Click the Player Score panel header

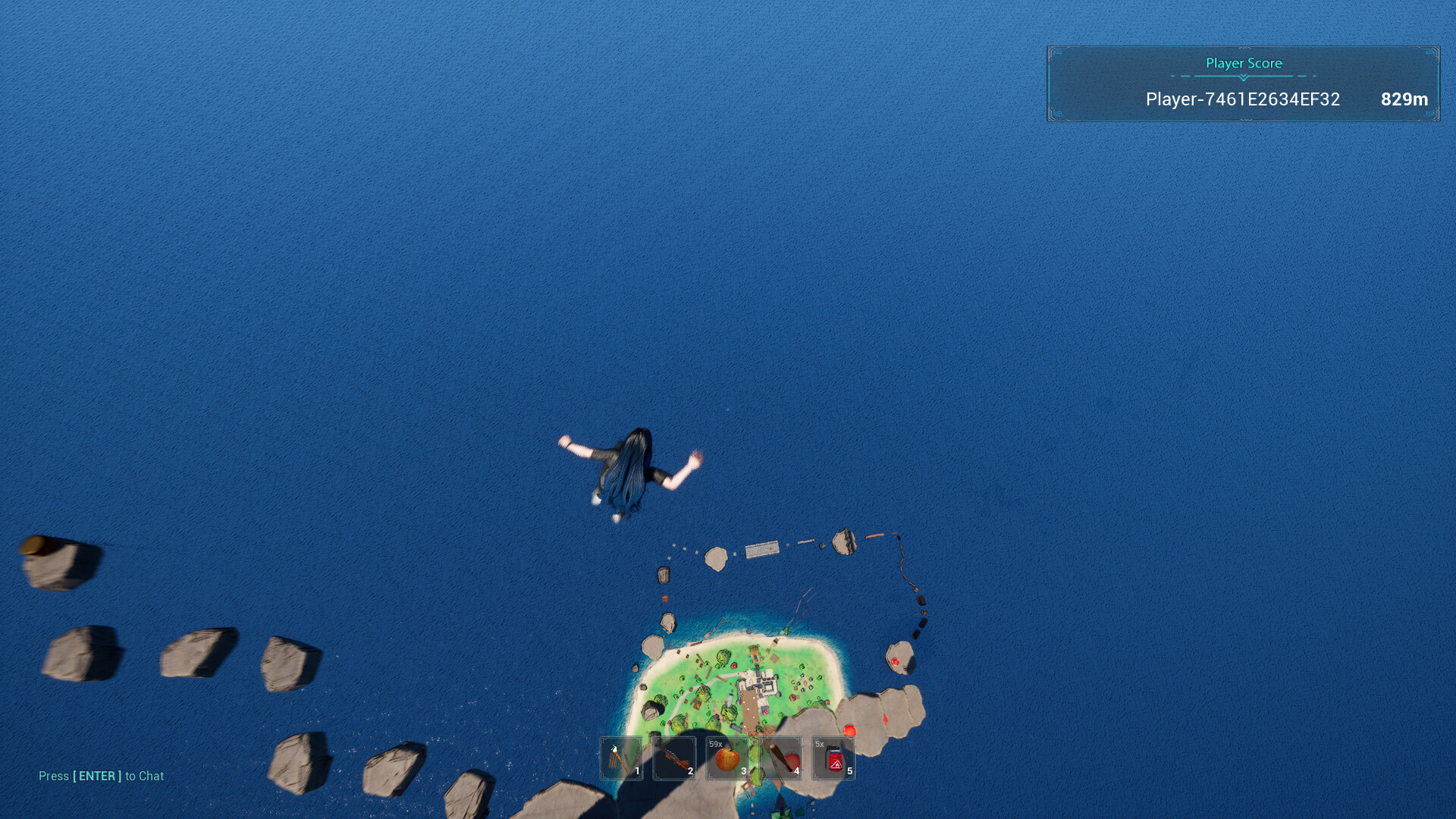[x=1244, y=64]
